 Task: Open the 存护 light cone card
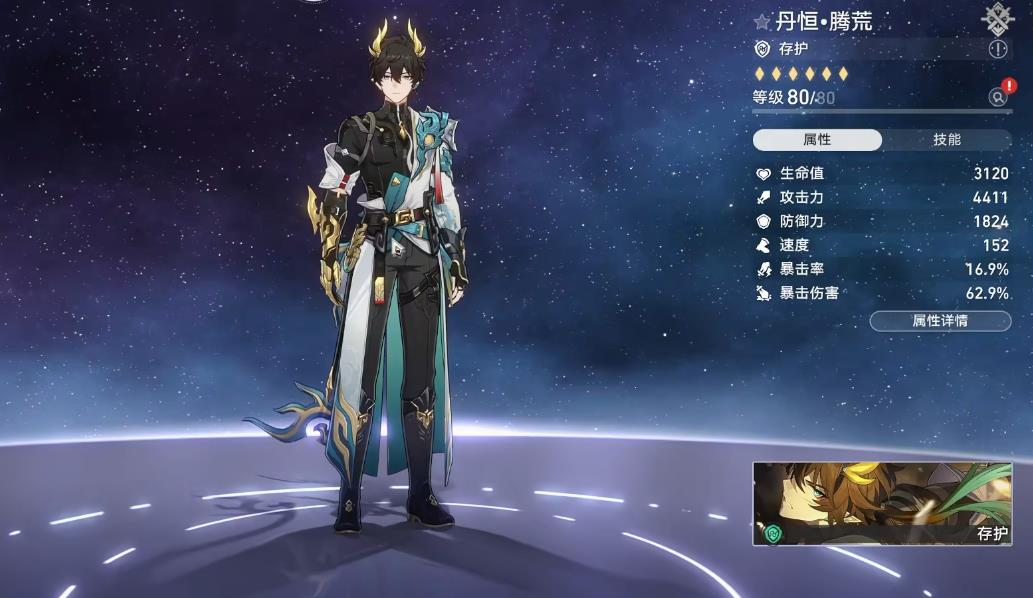pyautogui.click(x=882, y=504)
